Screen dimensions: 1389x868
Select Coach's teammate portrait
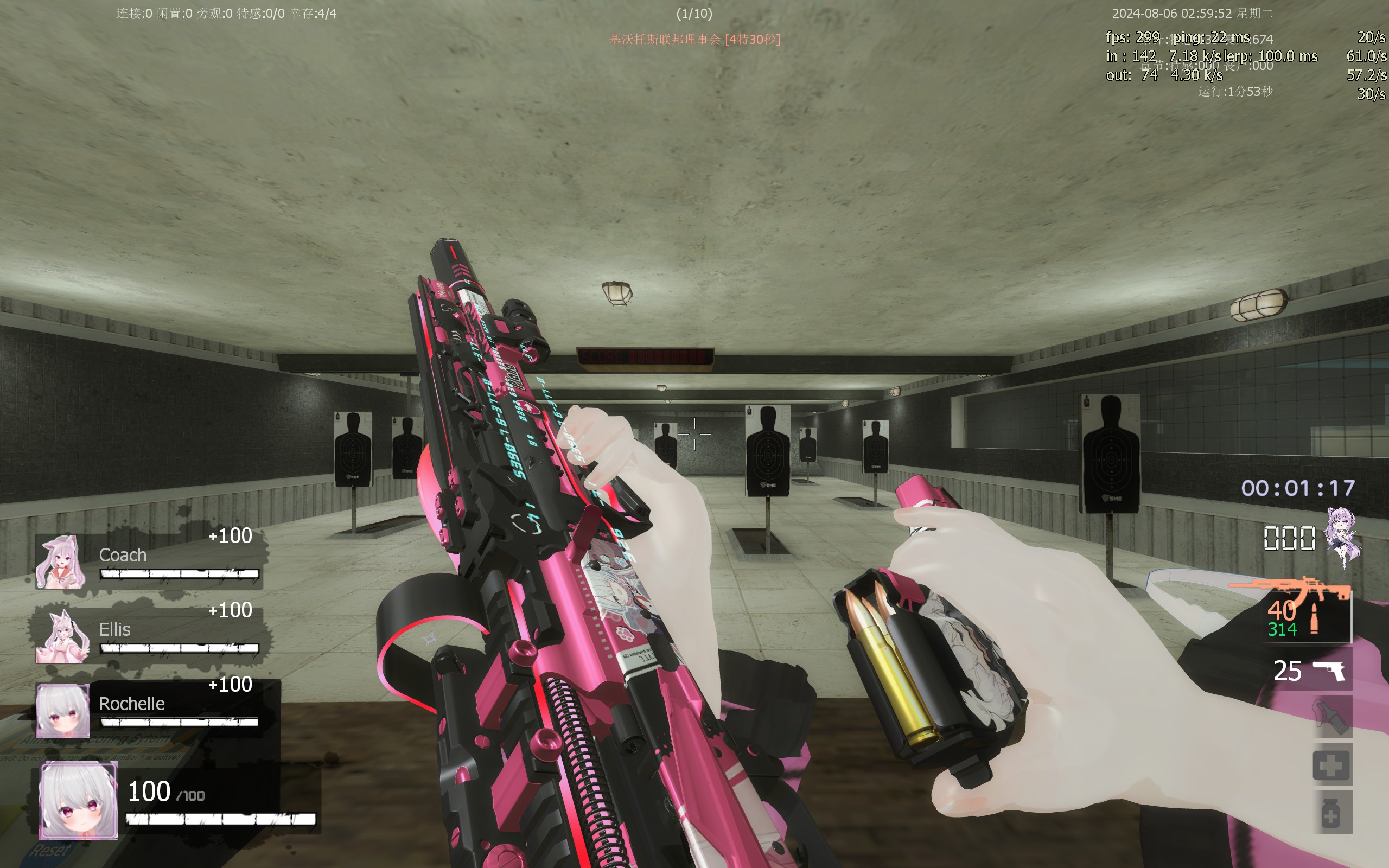(61, 562)
